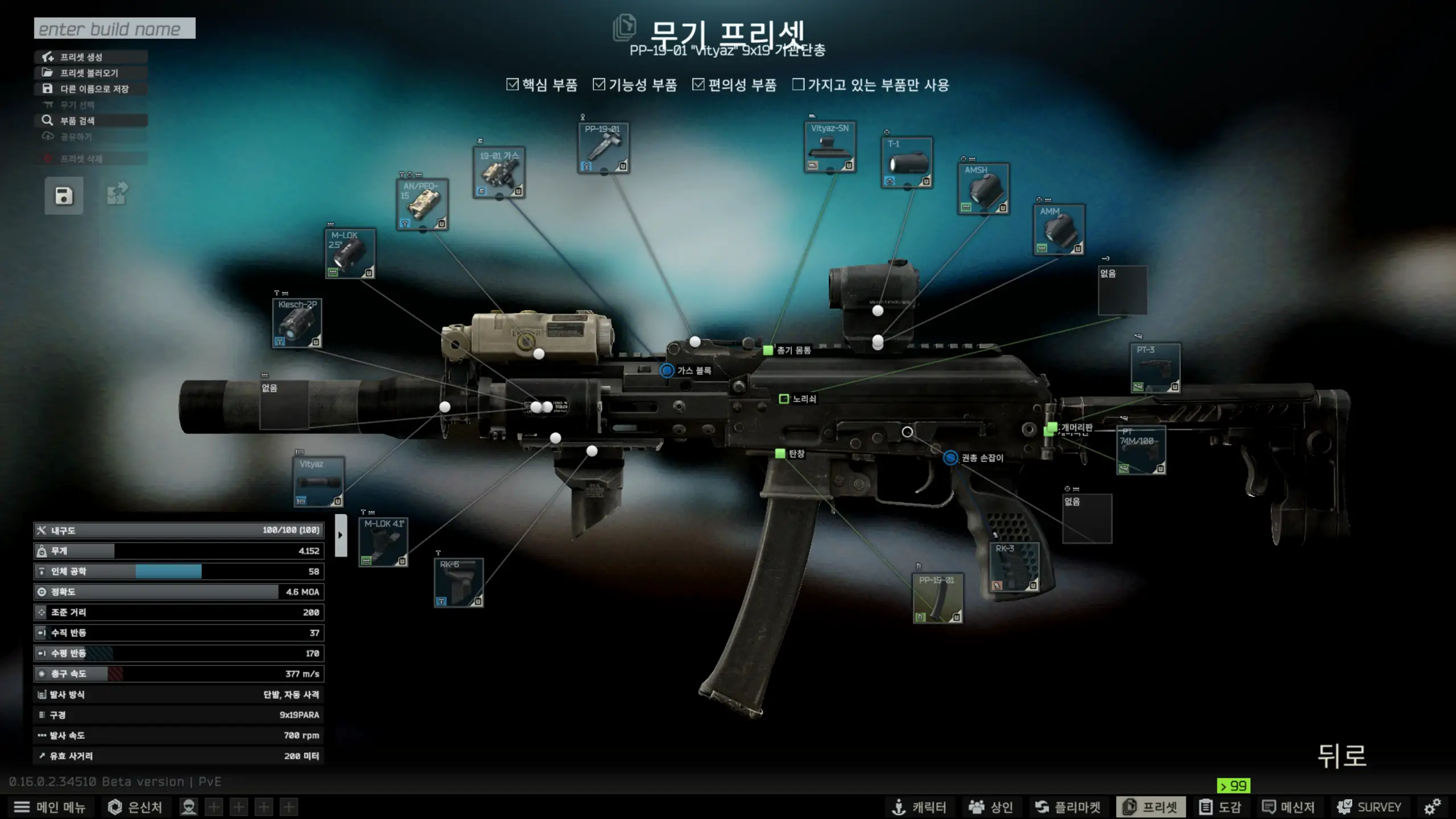Screen dimensions: 1456x819
Task: Toggle the 기능성 부품 checkbox
Action: [x=599, y=85]
